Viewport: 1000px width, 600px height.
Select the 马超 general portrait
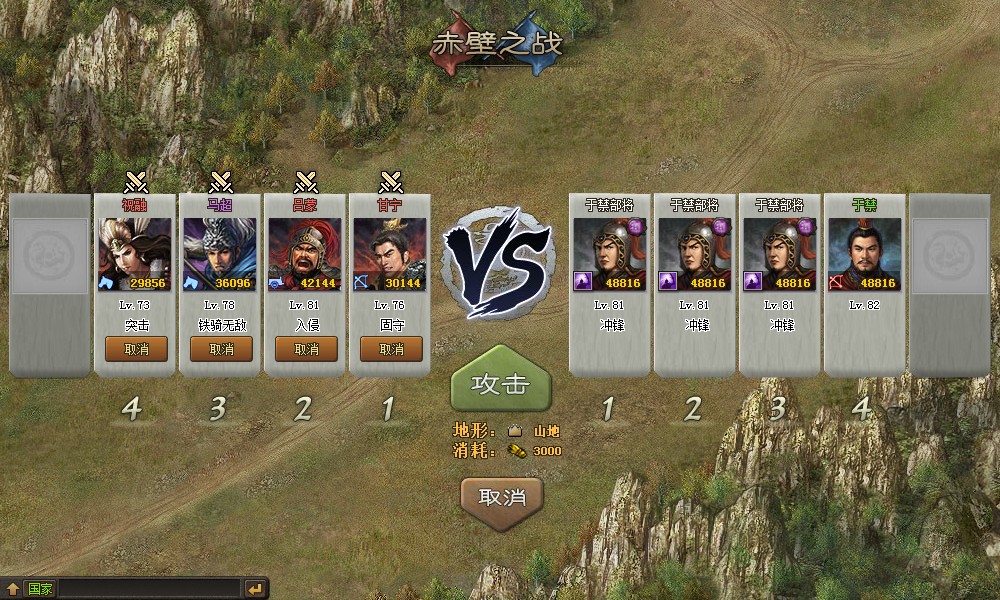[221, 253]
